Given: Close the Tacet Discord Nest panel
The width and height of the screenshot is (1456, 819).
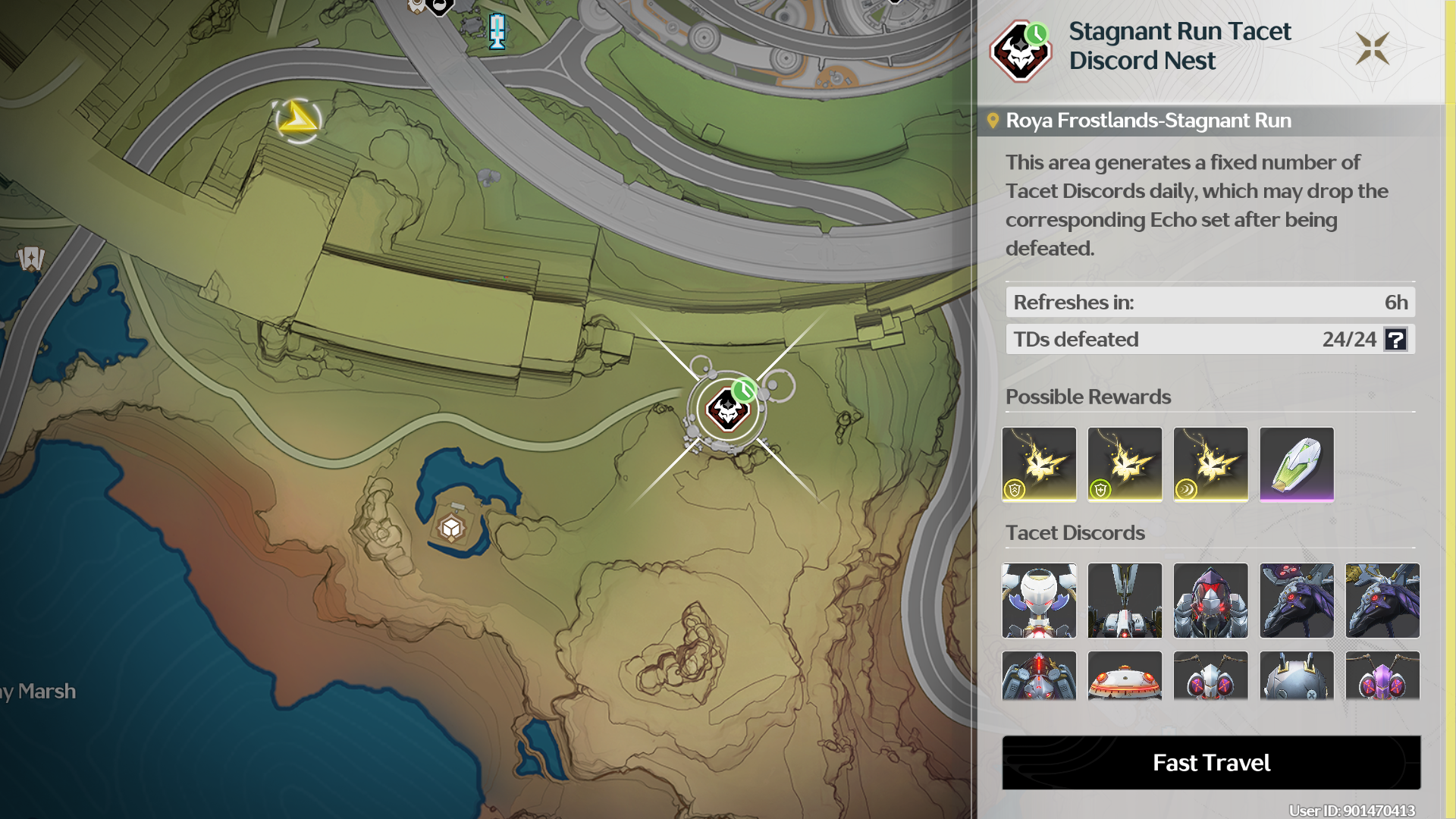Looking at the screenshot, I should point(1373,49).
